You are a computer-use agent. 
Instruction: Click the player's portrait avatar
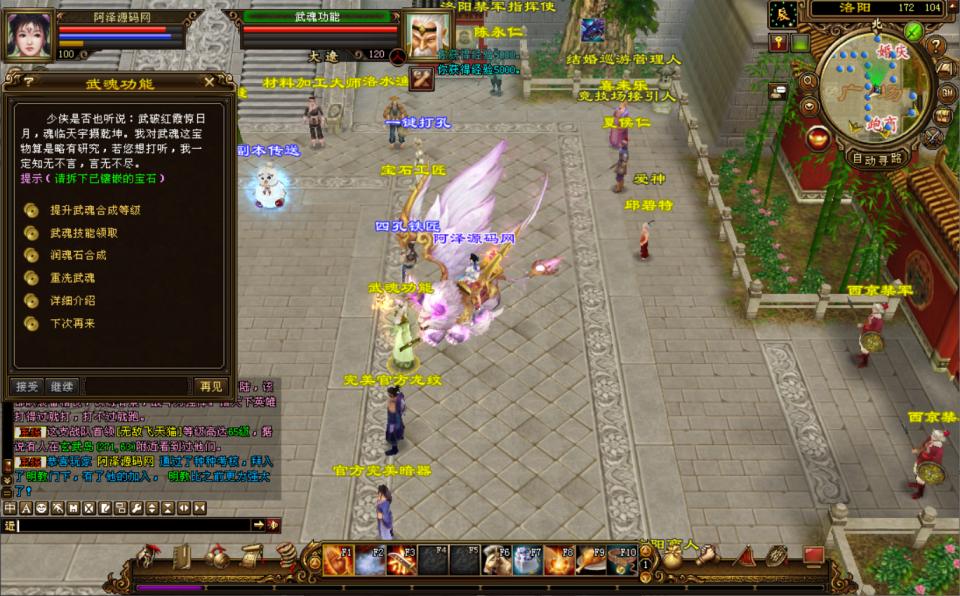pyautogui.click(x=30, y=35)
